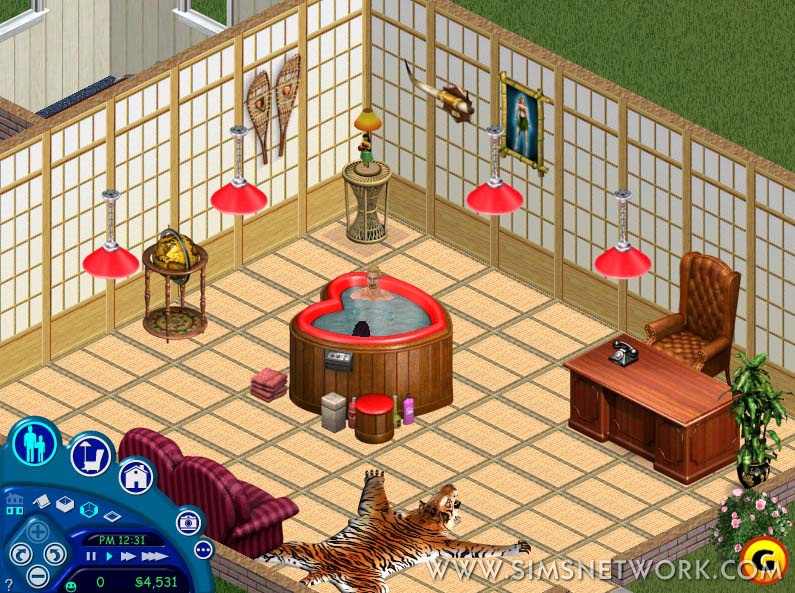Pause the game
This screenshot has height=593, width=795.
[91, 556]
